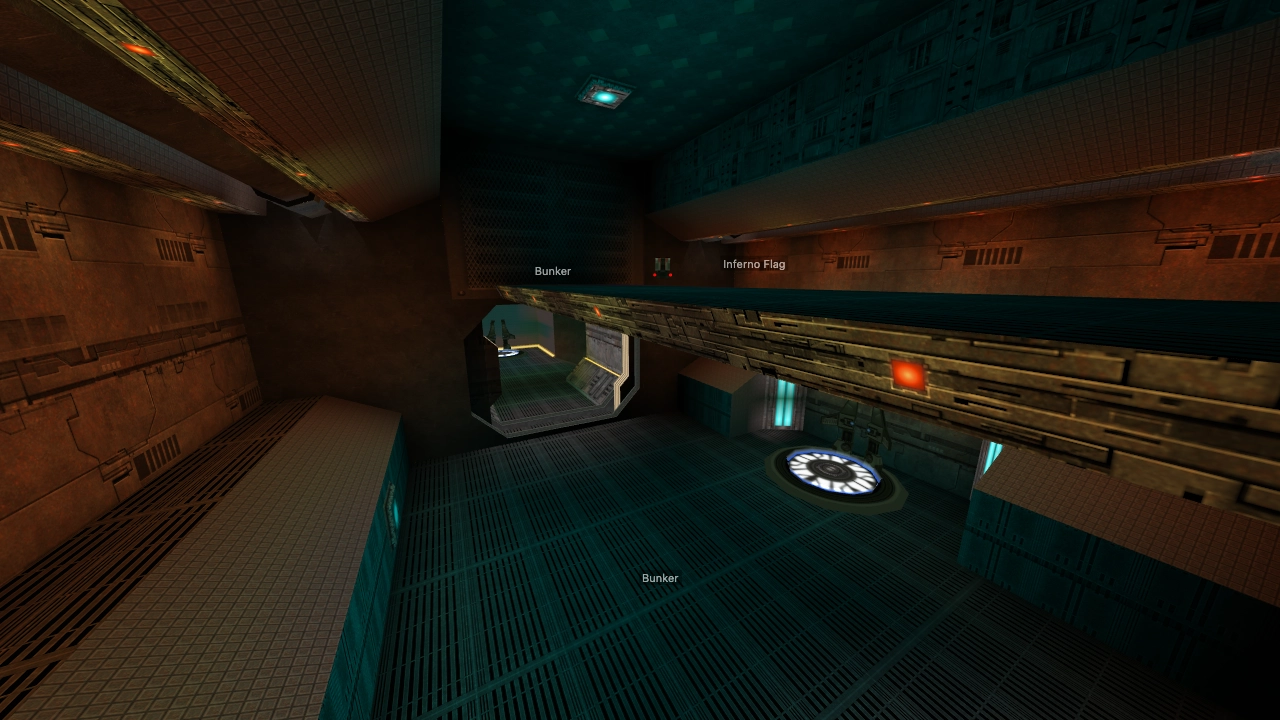The height and width of the screenshot is (720, 1280).
Task: Click the lower Bunker label
Action: [660, 578]
